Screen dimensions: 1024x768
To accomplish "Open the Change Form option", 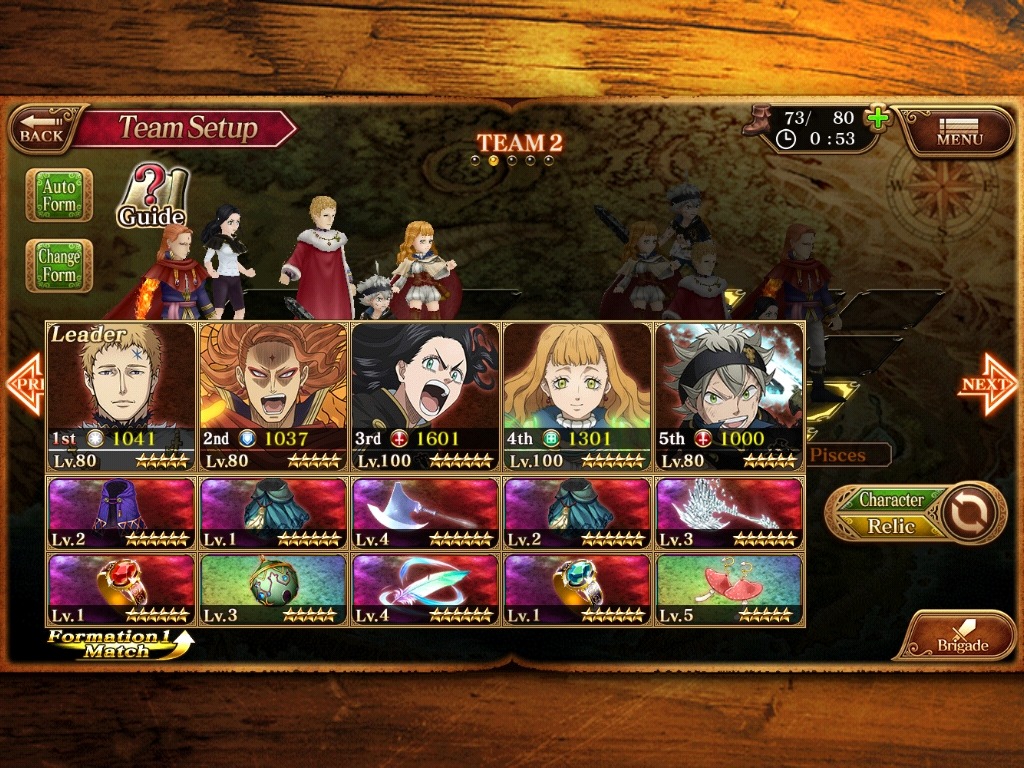I will point(59,265).
